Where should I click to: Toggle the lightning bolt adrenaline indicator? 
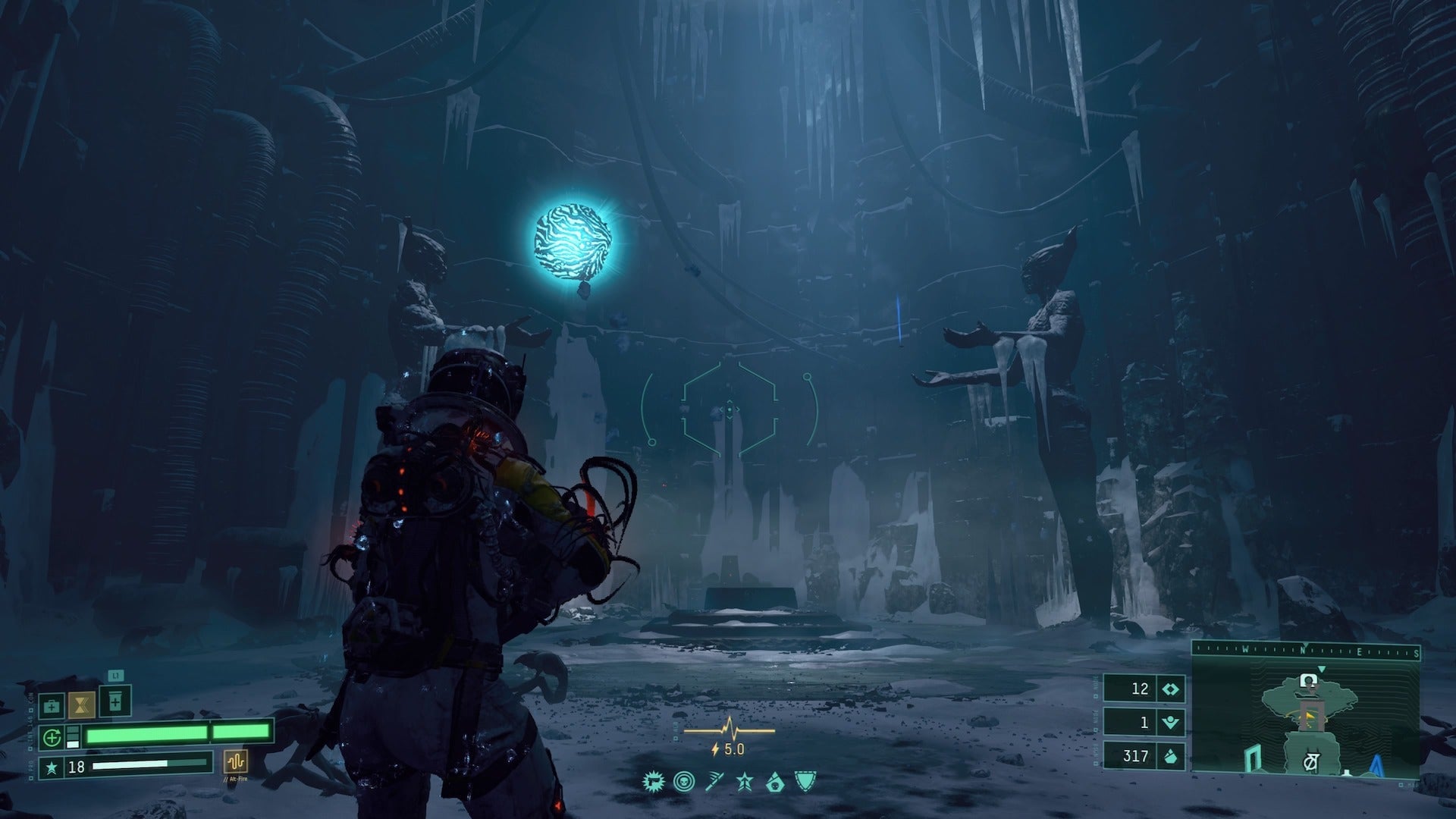pos(714,749)
